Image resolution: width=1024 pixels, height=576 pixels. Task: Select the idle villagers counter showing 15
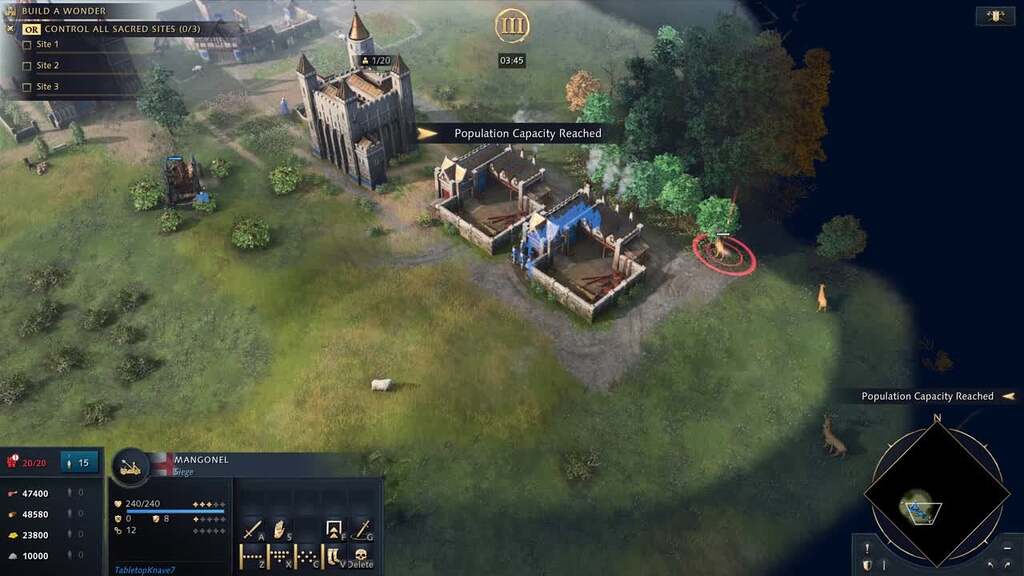click(76, 462)
